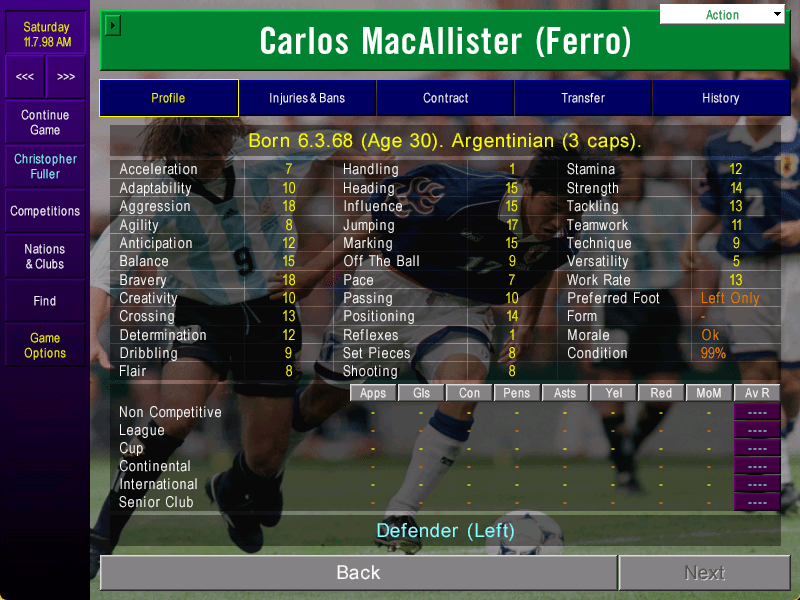
Task: Open the Action dropdown menu
Action: (x=722, y=15)
